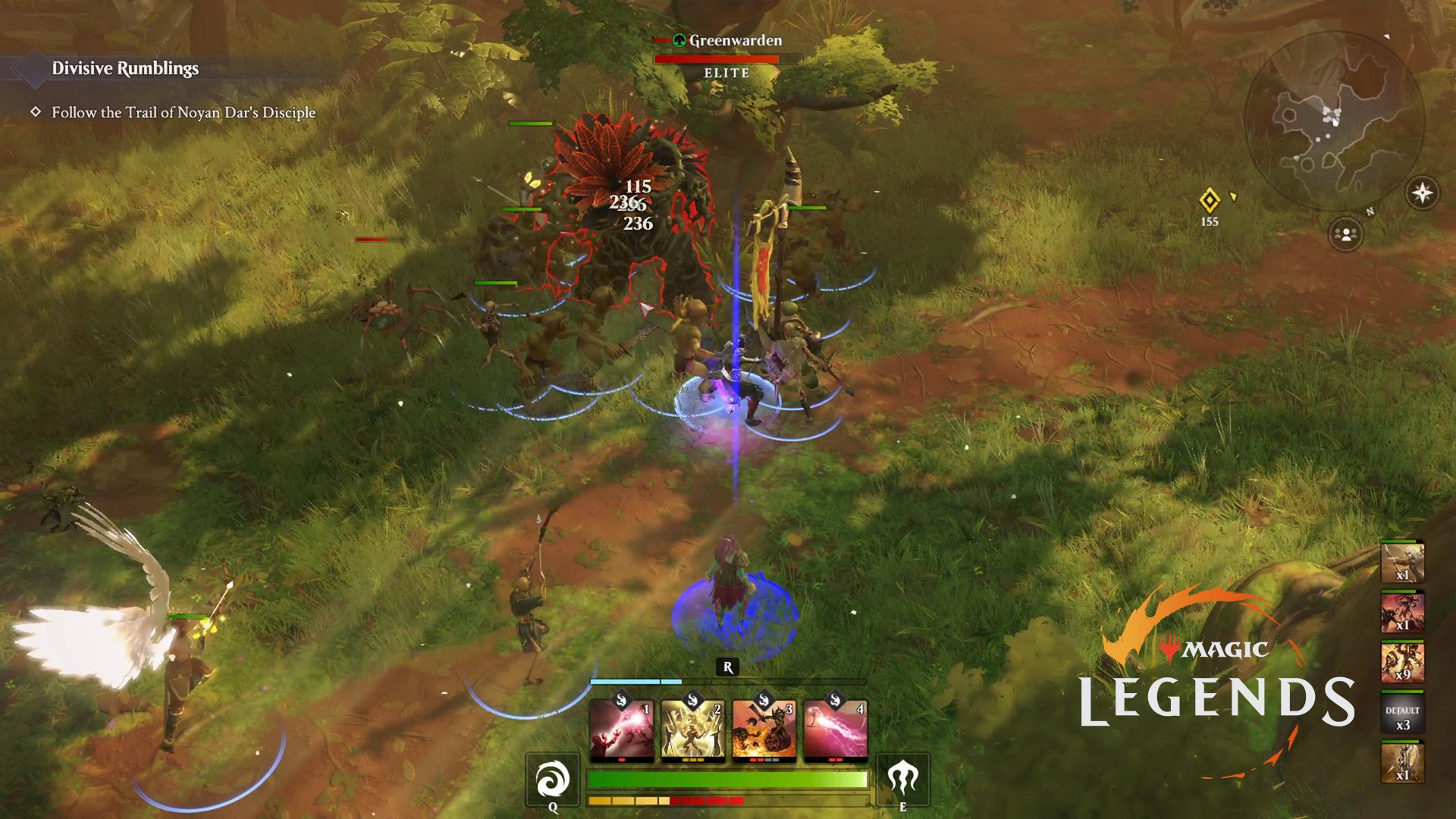Click the quest objective about Noyan Dar's Disciple
Viewport: 1456px width, 819px height.
184,112
